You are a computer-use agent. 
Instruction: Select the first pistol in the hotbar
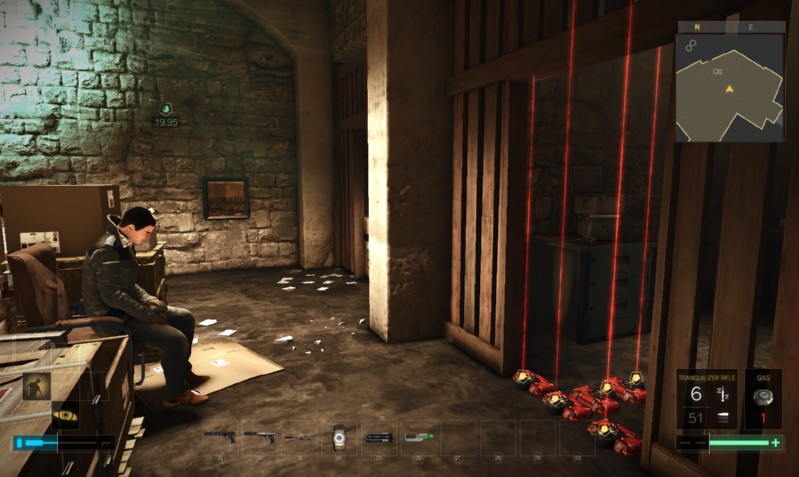[x=219, y=437]
